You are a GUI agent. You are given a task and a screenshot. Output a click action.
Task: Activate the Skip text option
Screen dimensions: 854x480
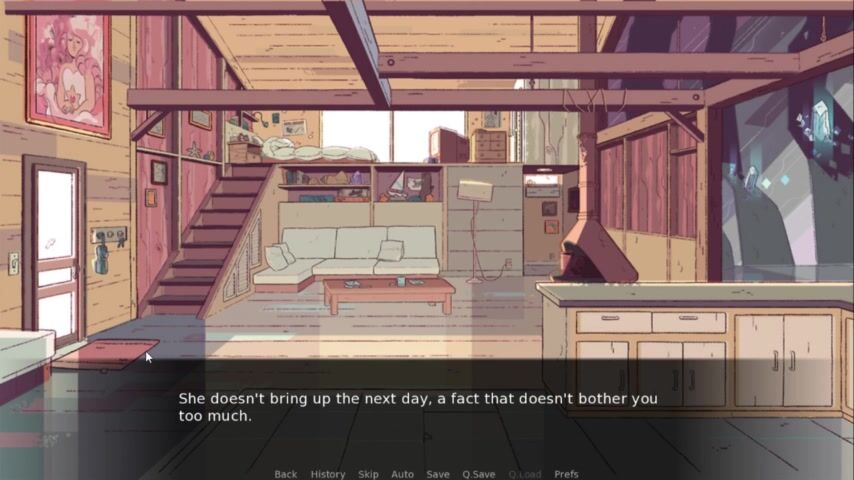pos(368,474)
